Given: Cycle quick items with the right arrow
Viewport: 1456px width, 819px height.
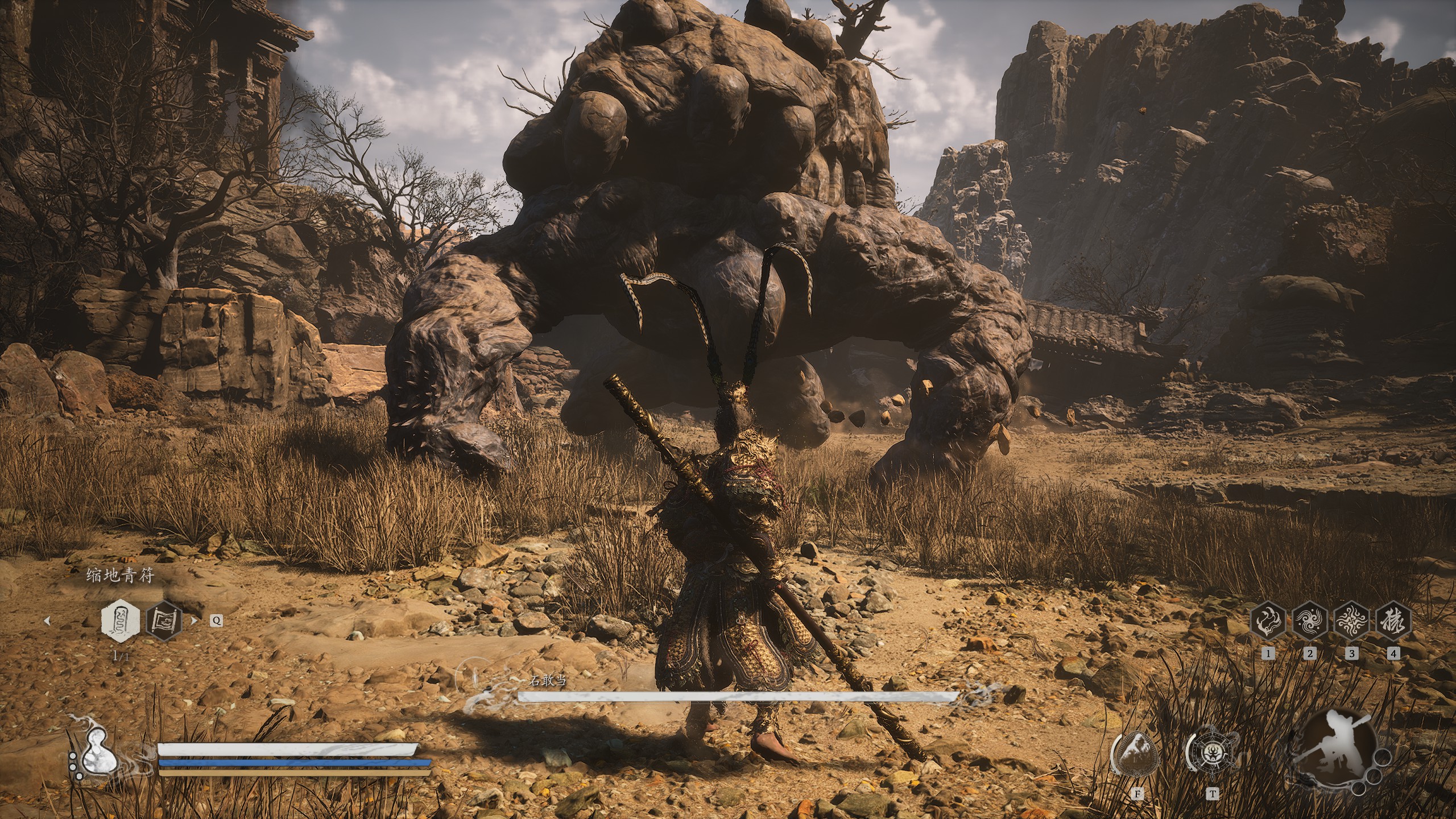Looking at the screenshot, I should point(195,621).
